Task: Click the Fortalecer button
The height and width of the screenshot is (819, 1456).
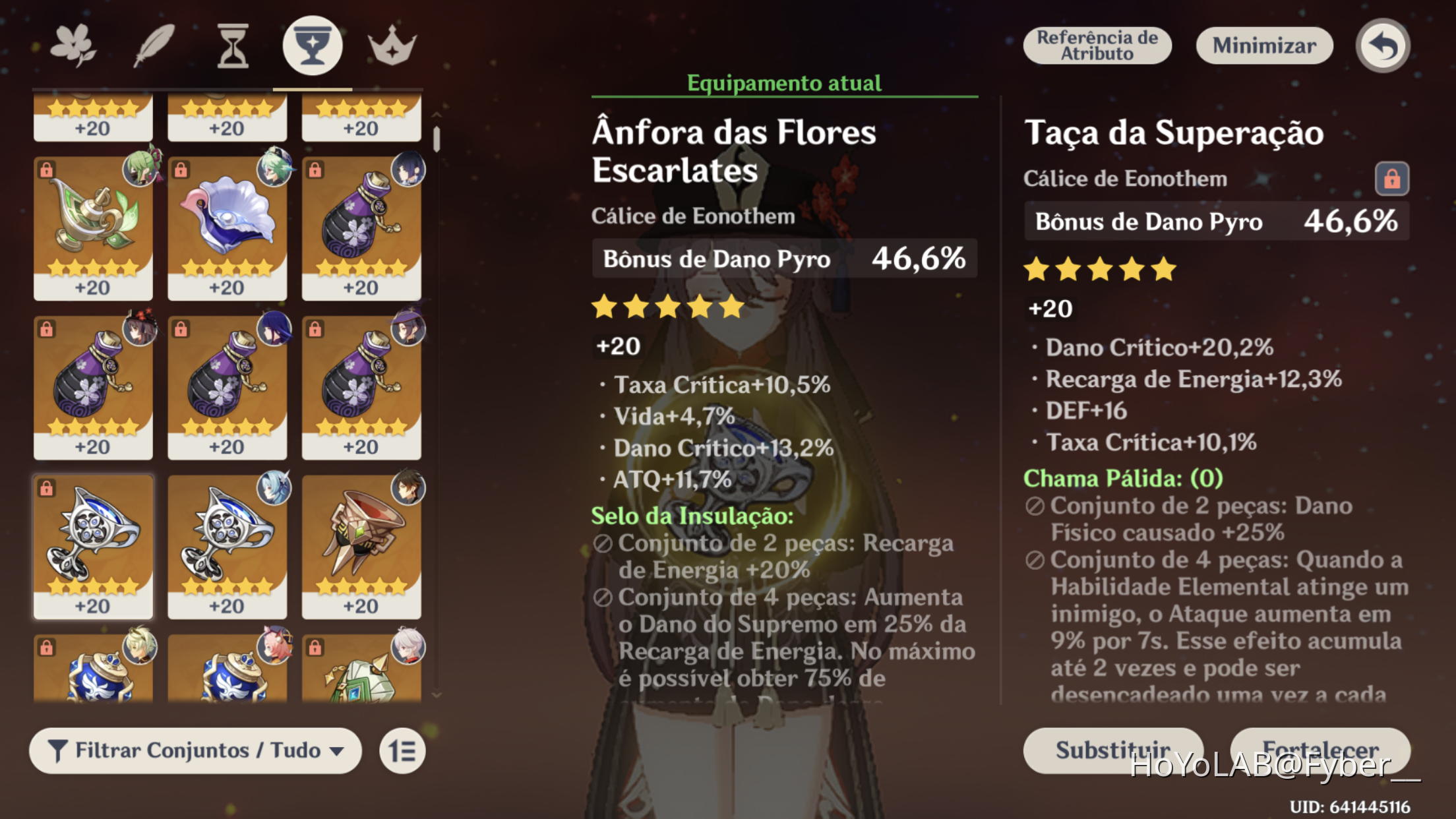Action: pyautogui.click(x=1321, y=750)
